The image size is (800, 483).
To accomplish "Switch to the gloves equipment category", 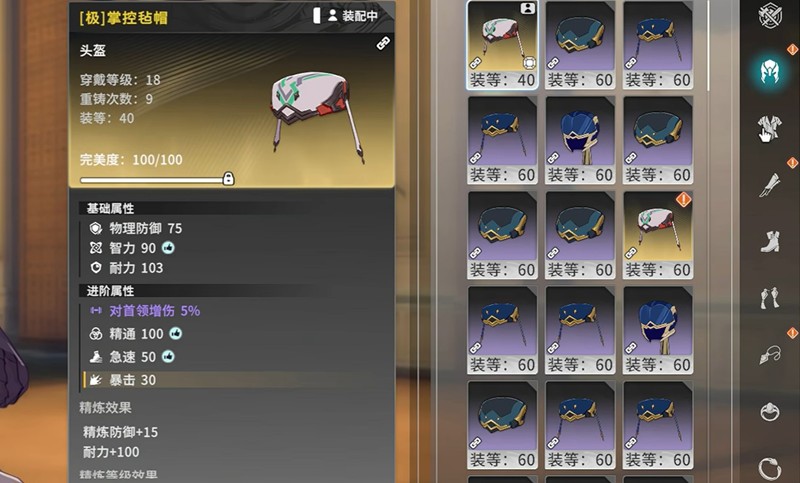I will (x=768, y=298).
